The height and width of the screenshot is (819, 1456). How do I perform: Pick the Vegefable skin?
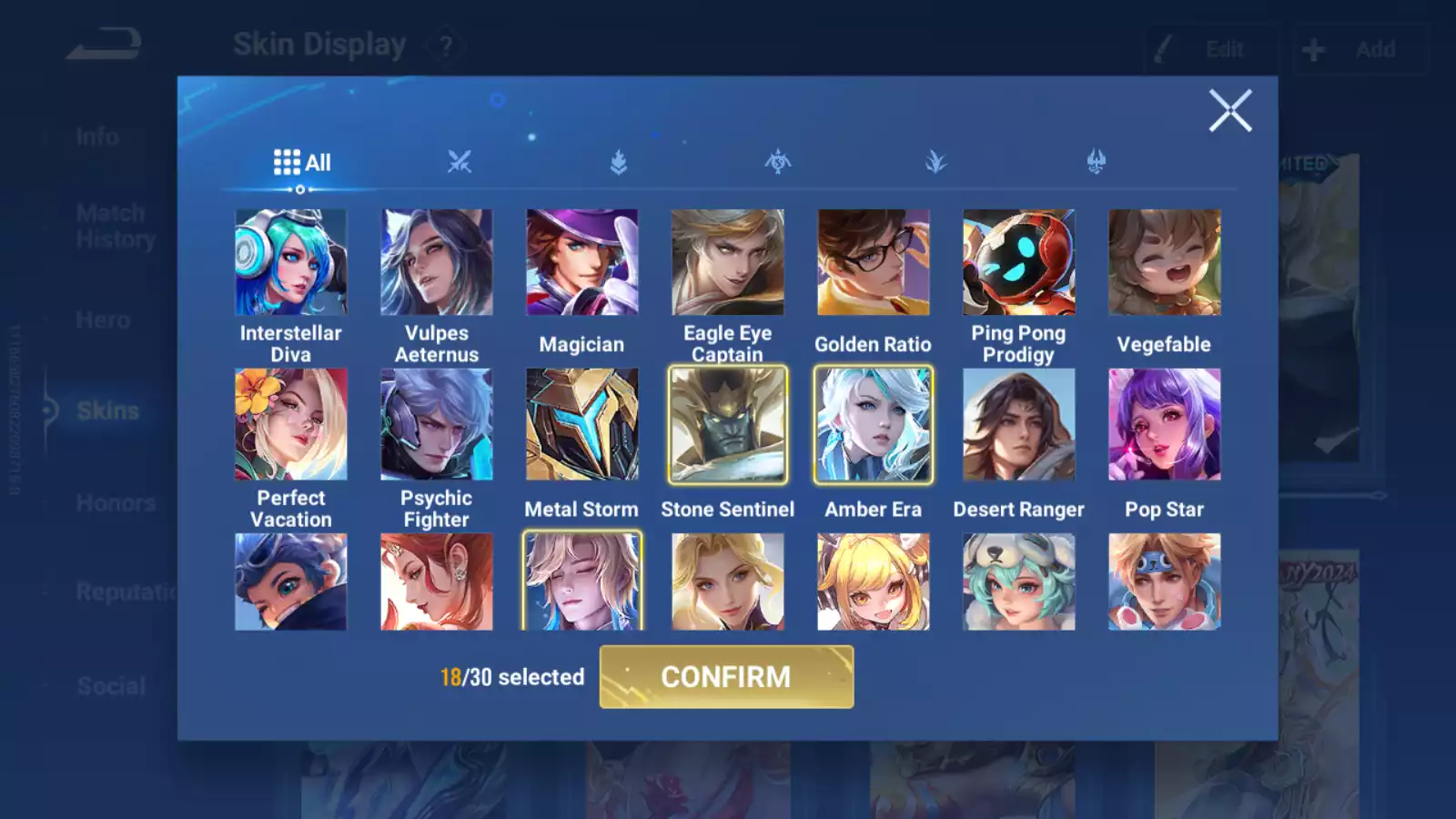tap(1164, 263)
